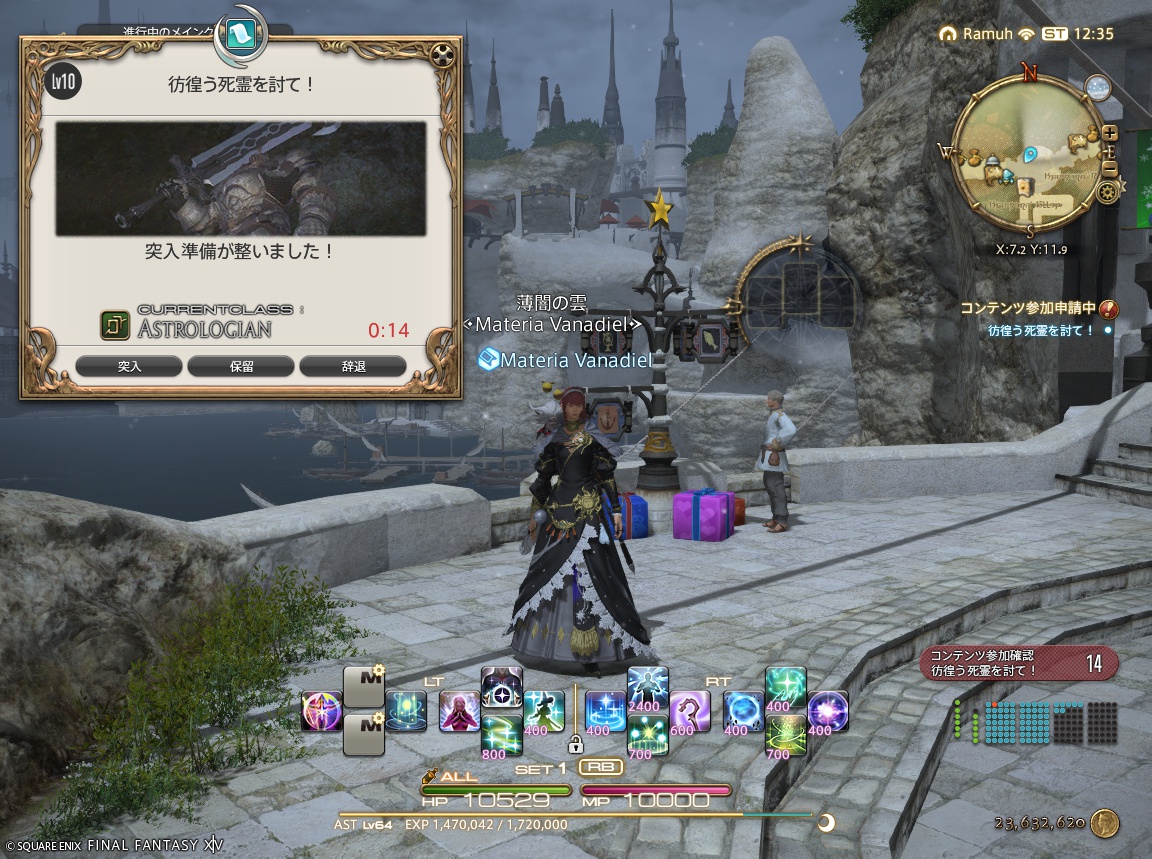
Task: Click the weather icon beside the minimap
Action: click(1099, 87)
